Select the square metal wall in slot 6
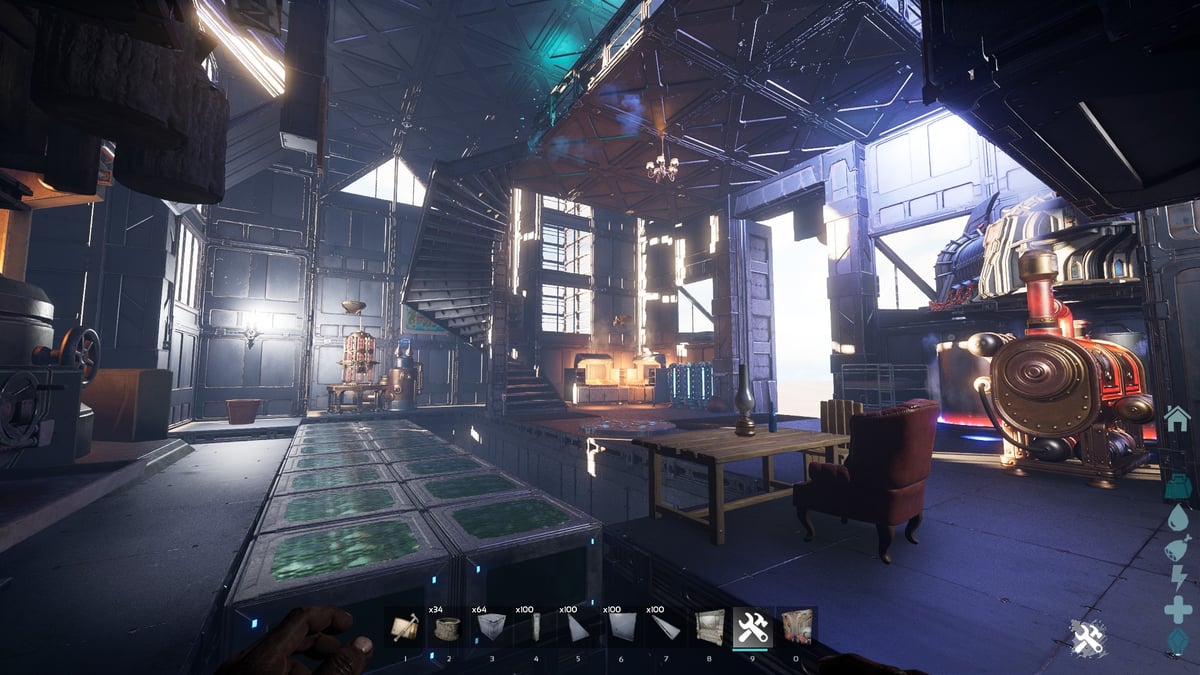This screenshot has width=1200, height=675. (x=622, y=627)
